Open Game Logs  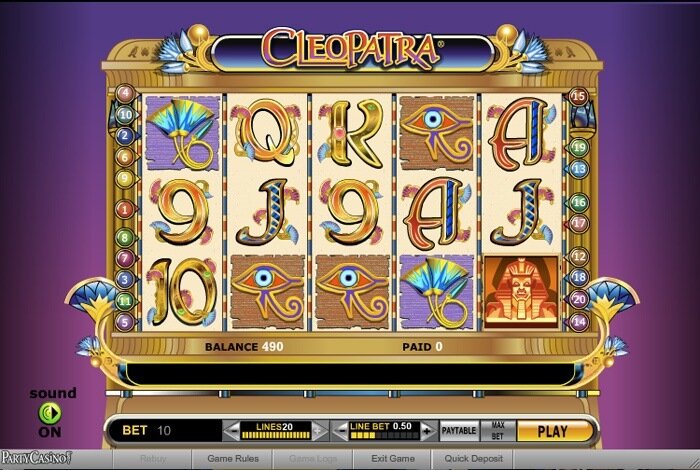click(x=313, y=459)
